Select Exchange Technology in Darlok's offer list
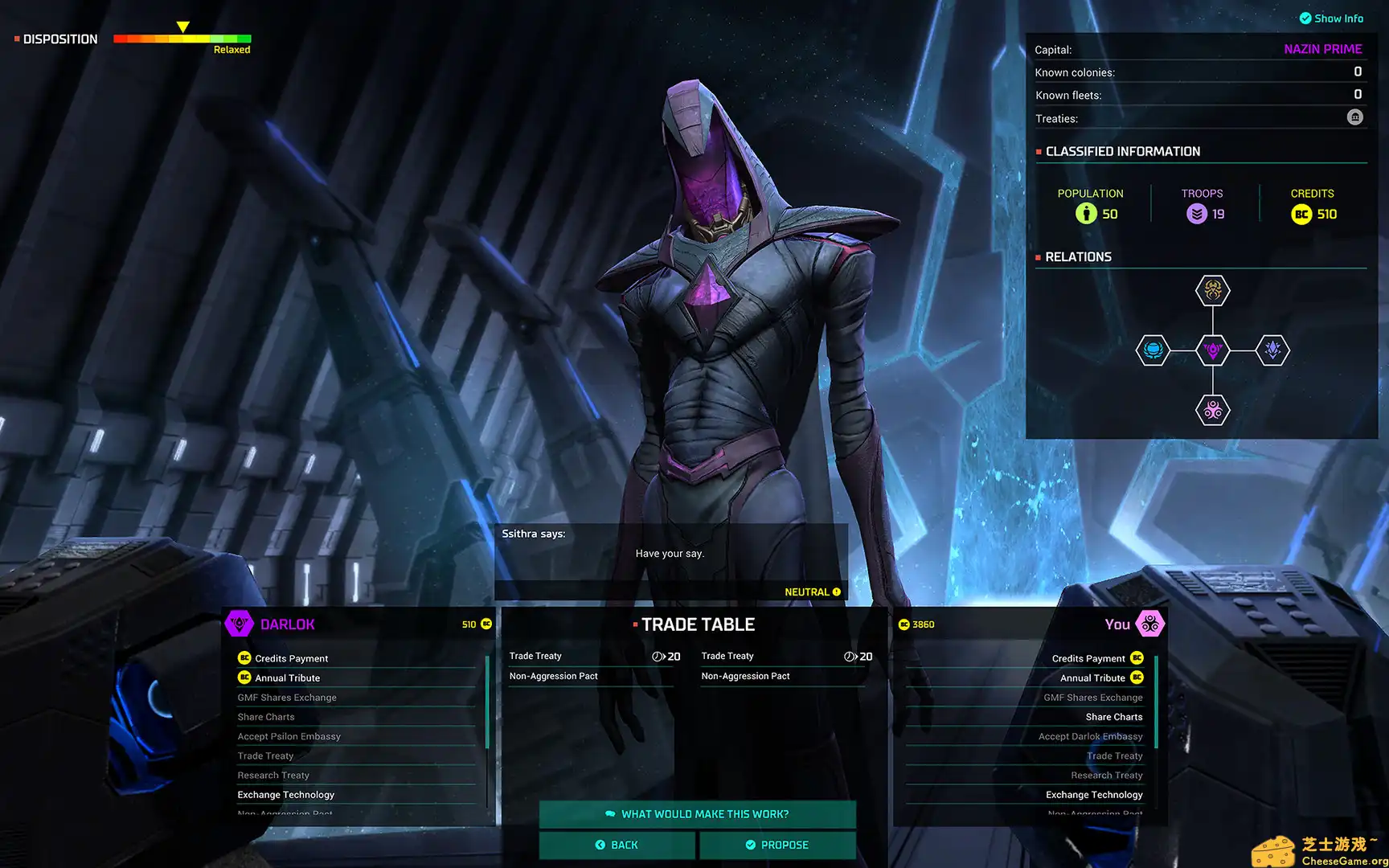1389x868 pixels. point(286,794)
